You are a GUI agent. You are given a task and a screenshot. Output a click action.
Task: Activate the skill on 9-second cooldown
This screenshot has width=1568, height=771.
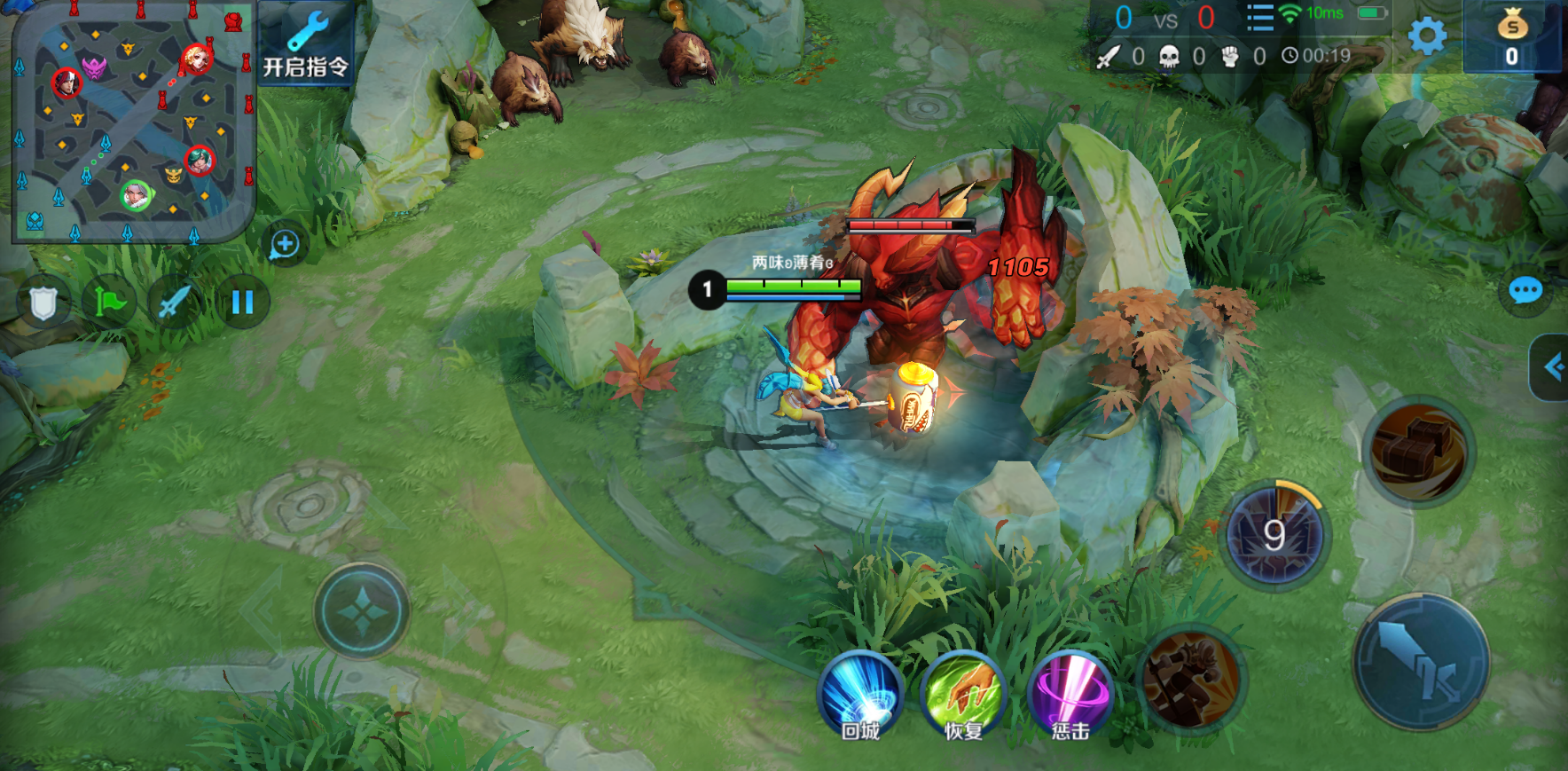coord(1274,534)
